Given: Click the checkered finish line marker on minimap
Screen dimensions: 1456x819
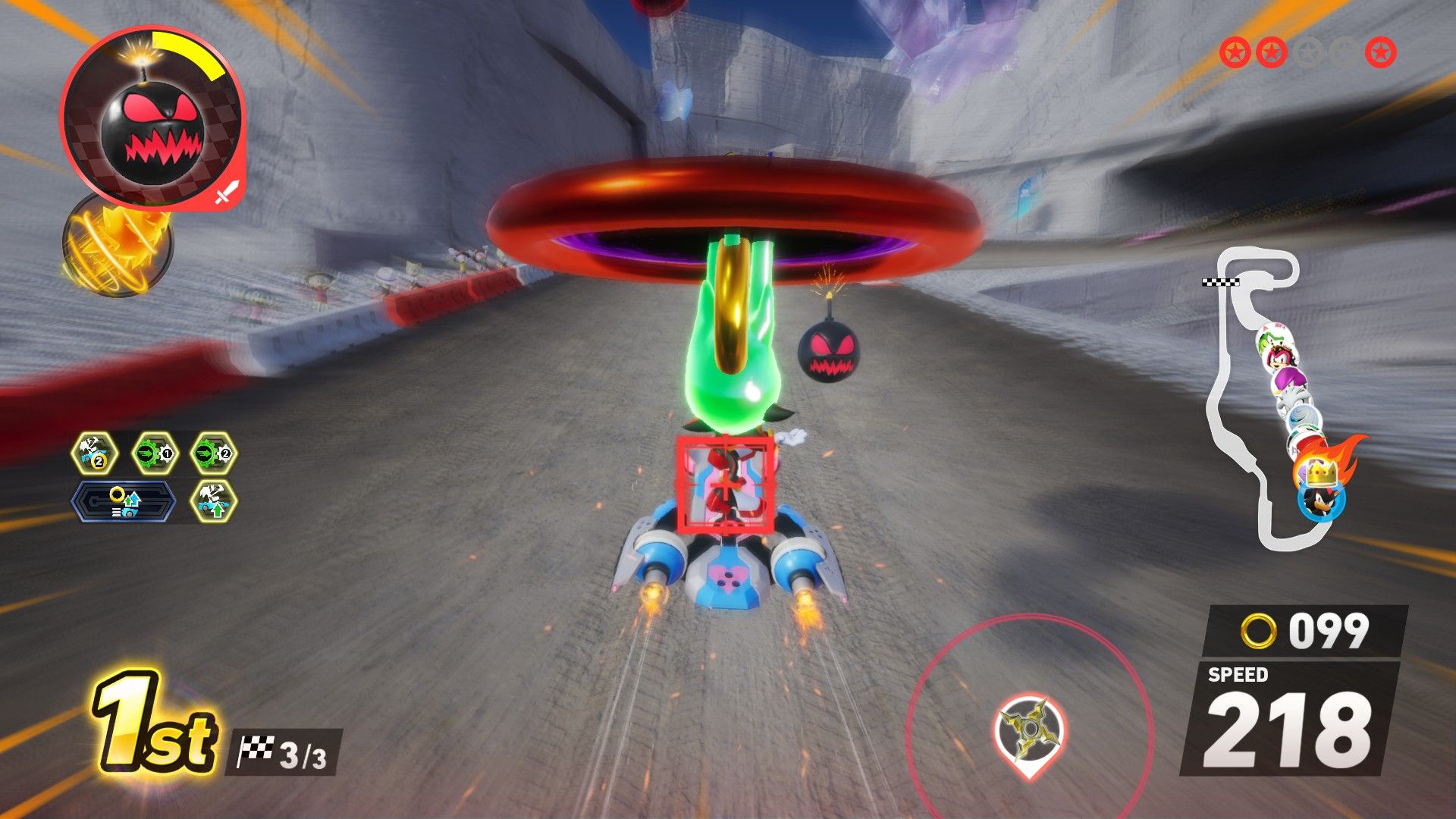Looking at the screenshot, I should (x=1220, y=282).
